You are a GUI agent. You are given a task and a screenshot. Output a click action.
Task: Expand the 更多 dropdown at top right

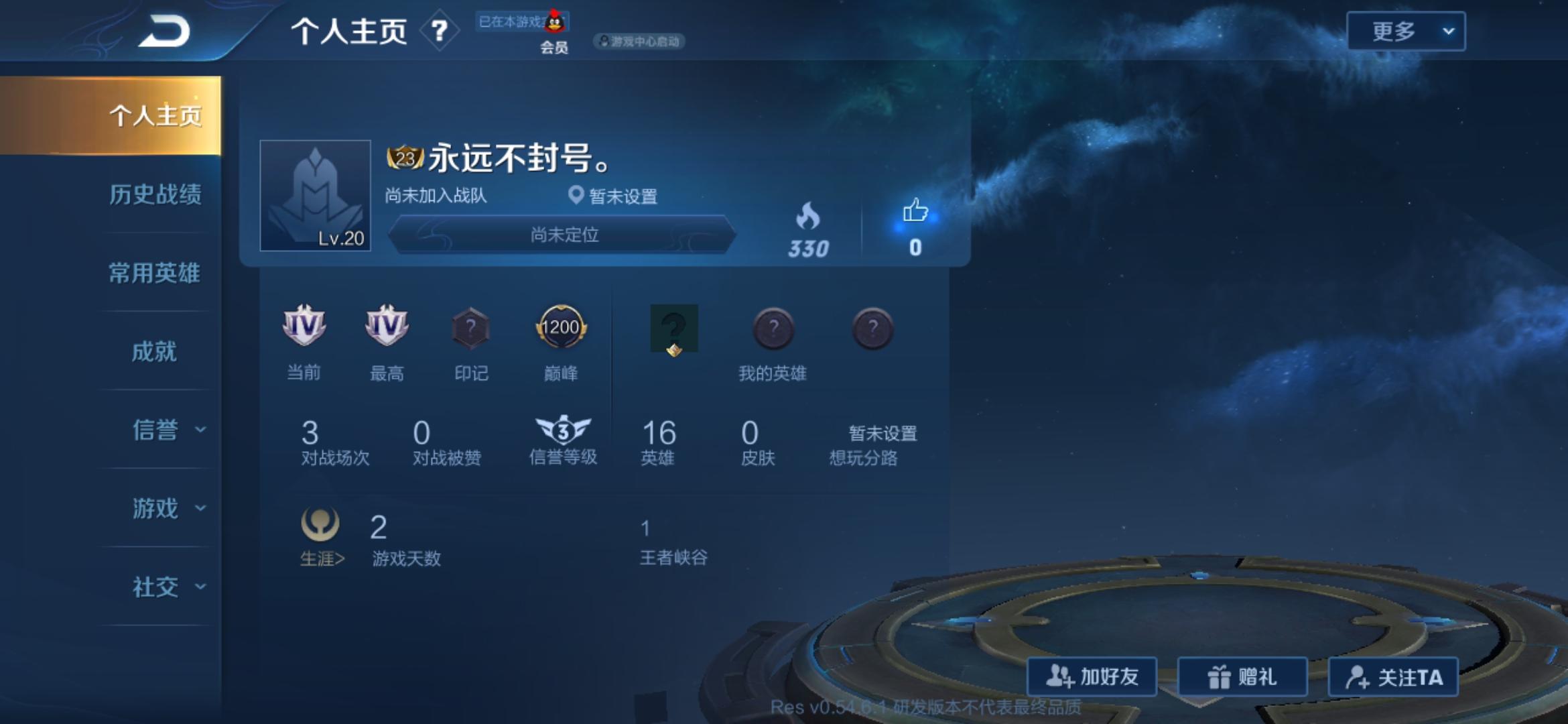point(1406,30)
